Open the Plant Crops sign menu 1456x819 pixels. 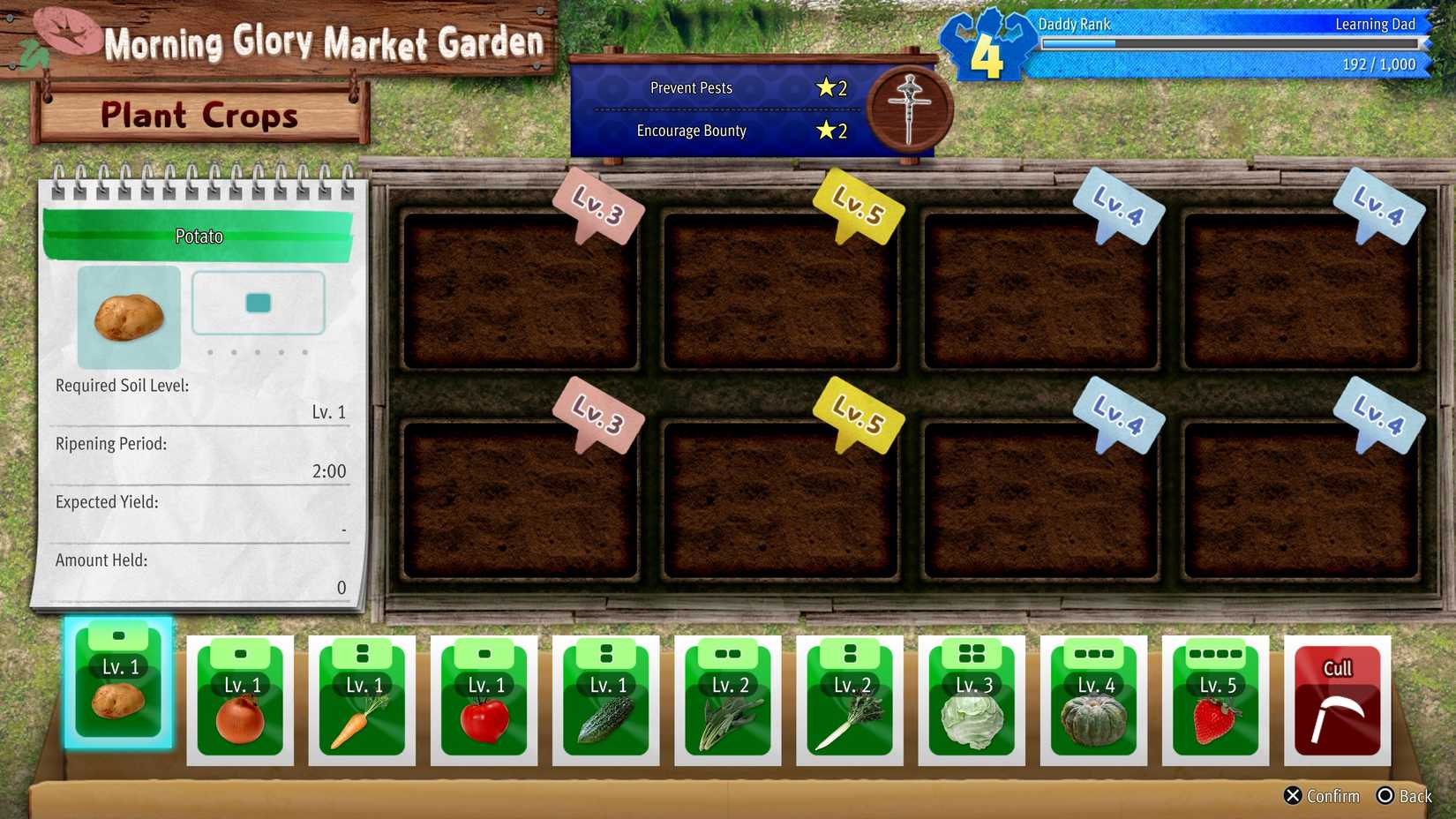(199, 115)
